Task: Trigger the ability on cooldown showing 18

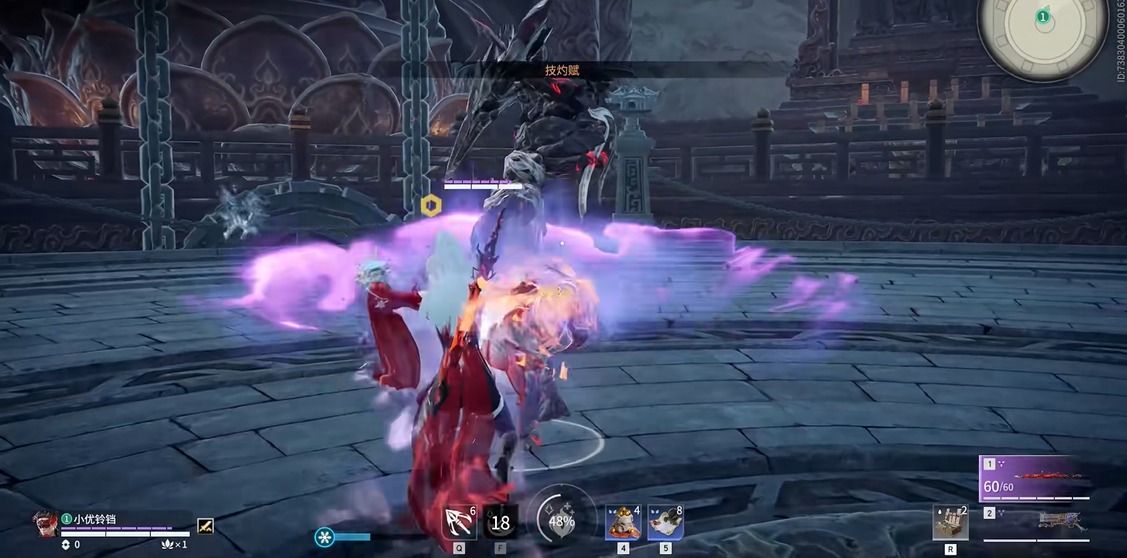Action: coord(500,522)
